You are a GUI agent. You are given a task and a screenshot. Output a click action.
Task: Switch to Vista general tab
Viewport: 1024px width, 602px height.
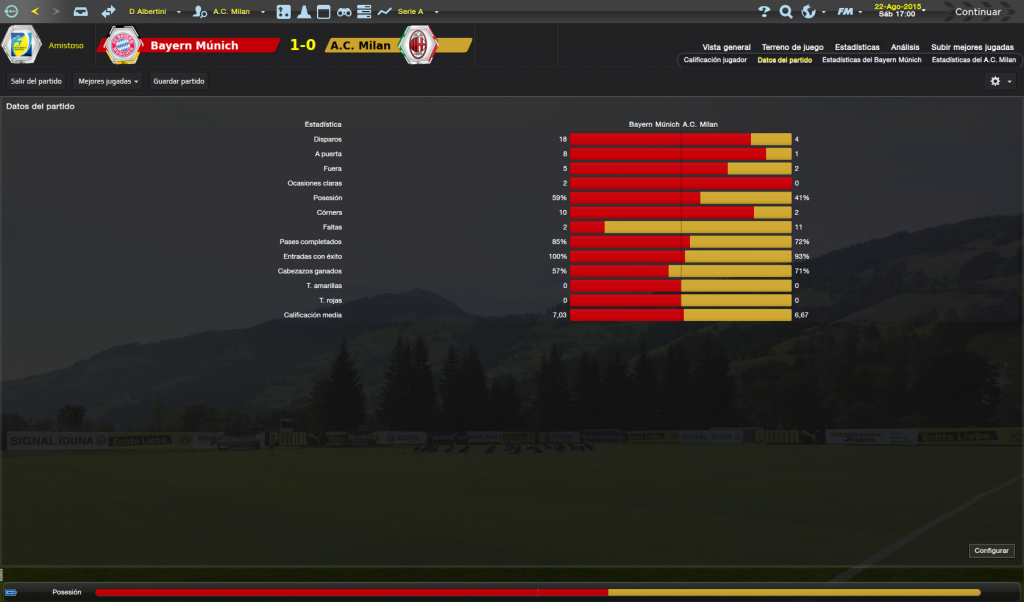[x=726, y=47]
